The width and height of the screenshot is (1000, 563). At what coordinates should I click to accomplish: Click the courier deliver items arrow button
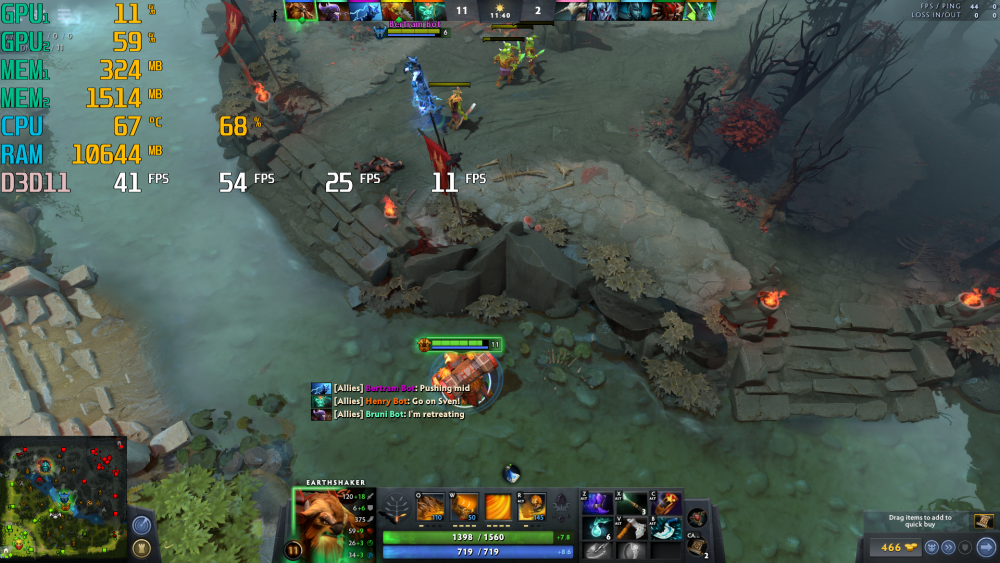tap(986, 547)
